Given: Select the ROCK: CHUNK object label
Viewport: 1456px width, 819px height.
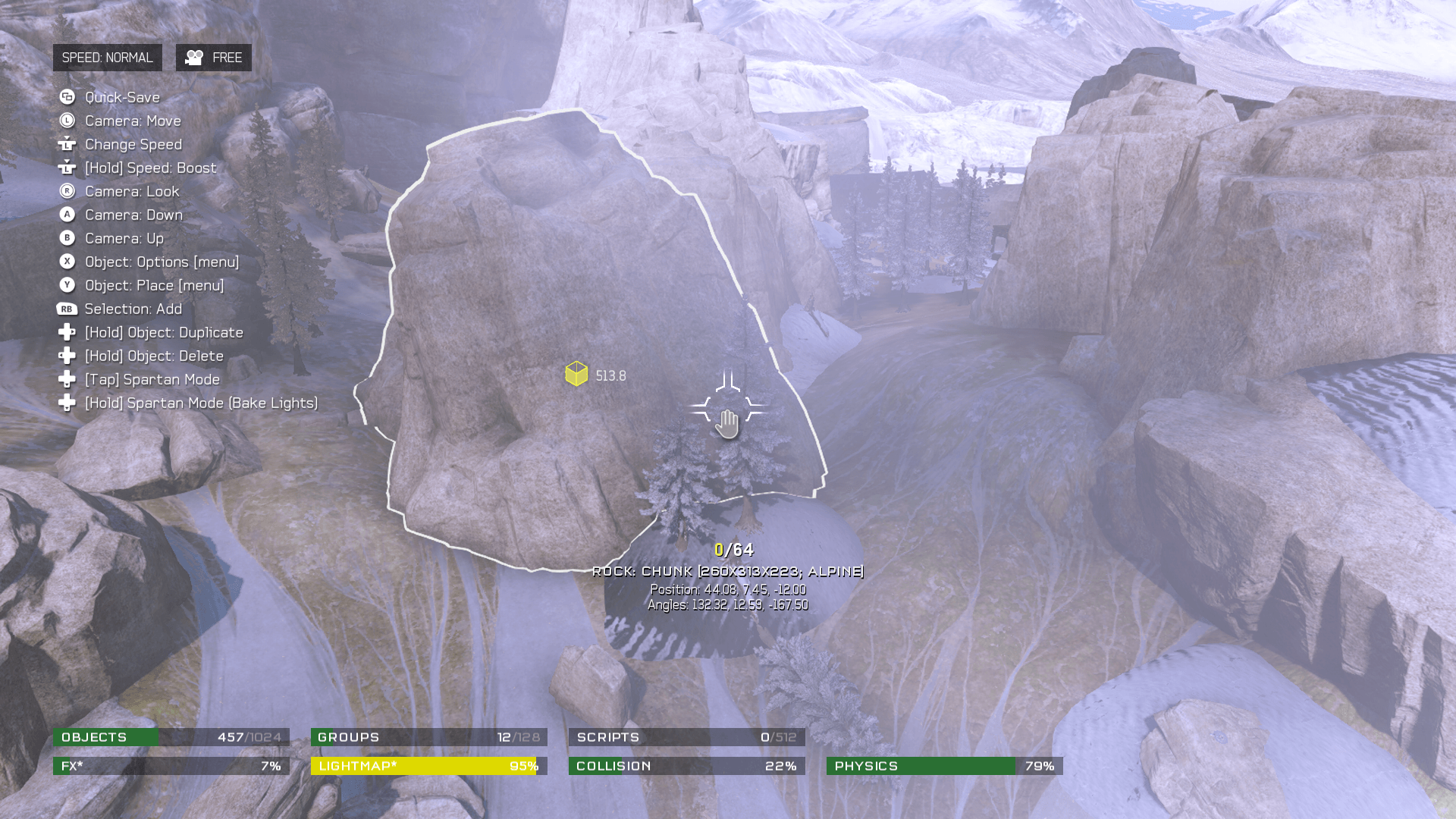Looking at the screenshot, I should point(729,571).
